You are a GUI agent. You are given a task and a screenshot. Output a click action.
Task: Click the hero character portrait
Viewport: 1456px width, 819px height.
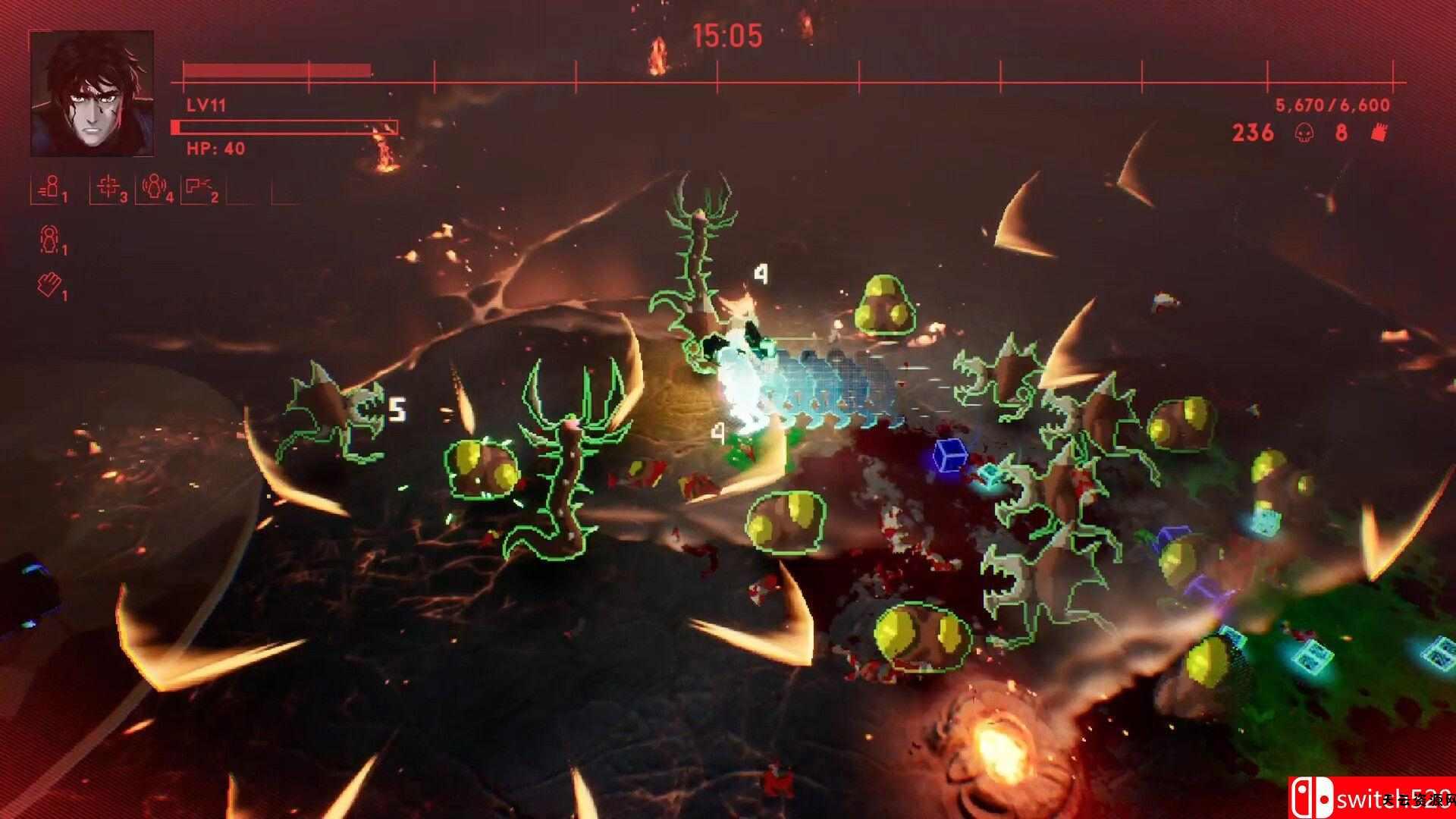(92, 94)
